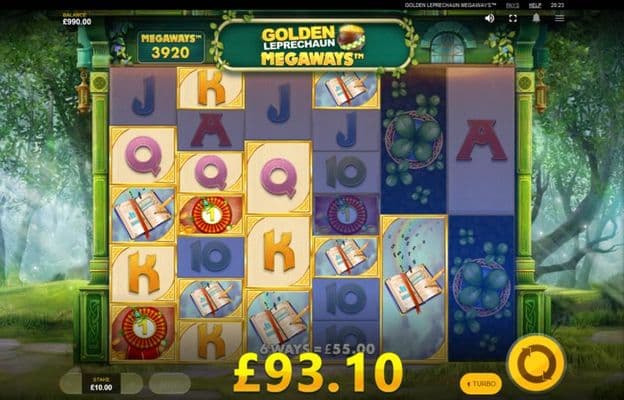Toggle Turbo mode
This screenshot has height=400, width=624.
point(481,384)
